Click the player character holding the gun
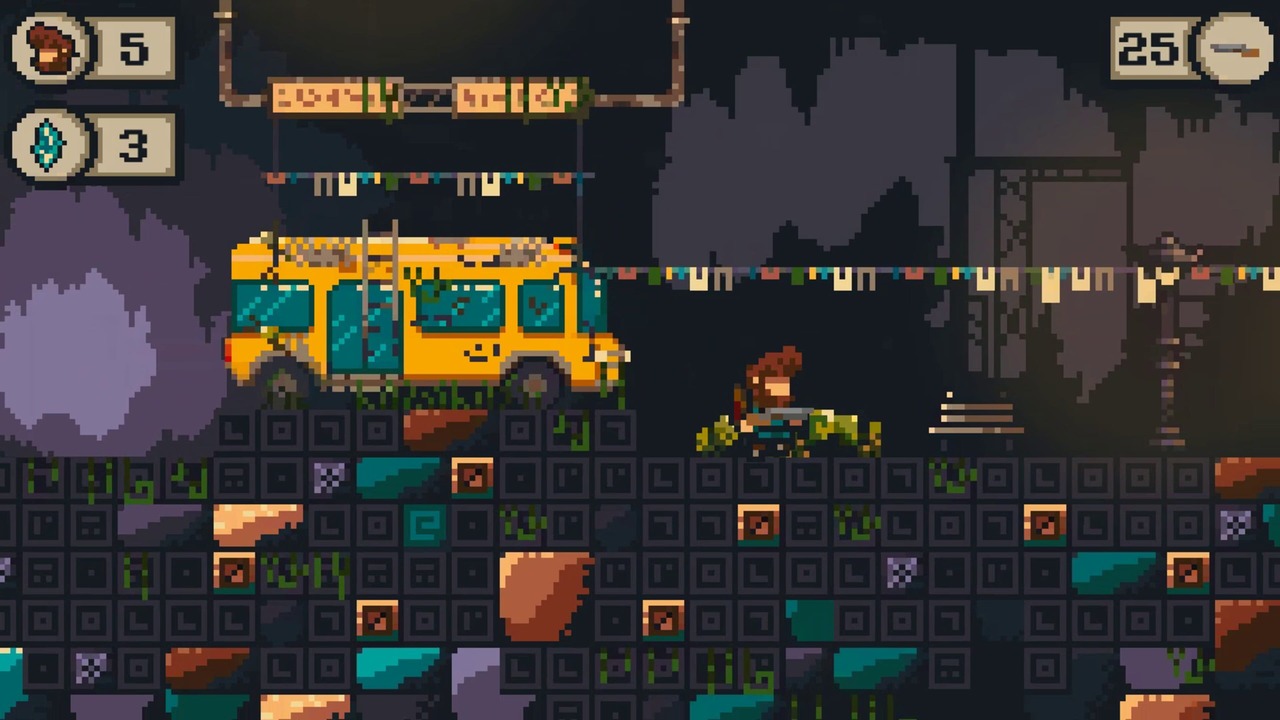Viewport: 1280px width, 720px height. (x=775, y=400)
